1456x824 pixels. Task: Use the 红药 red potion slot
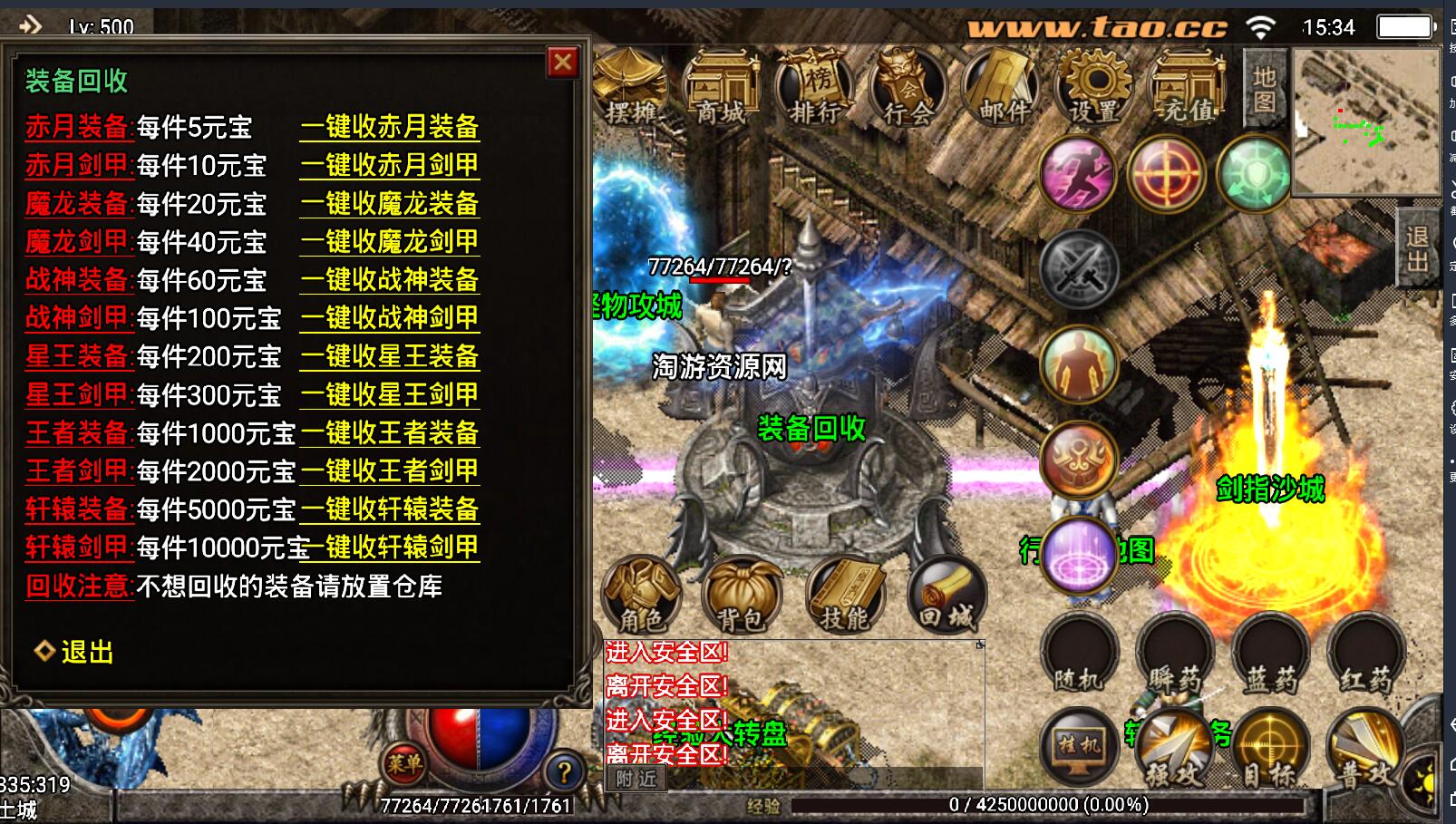[1365, 654]
